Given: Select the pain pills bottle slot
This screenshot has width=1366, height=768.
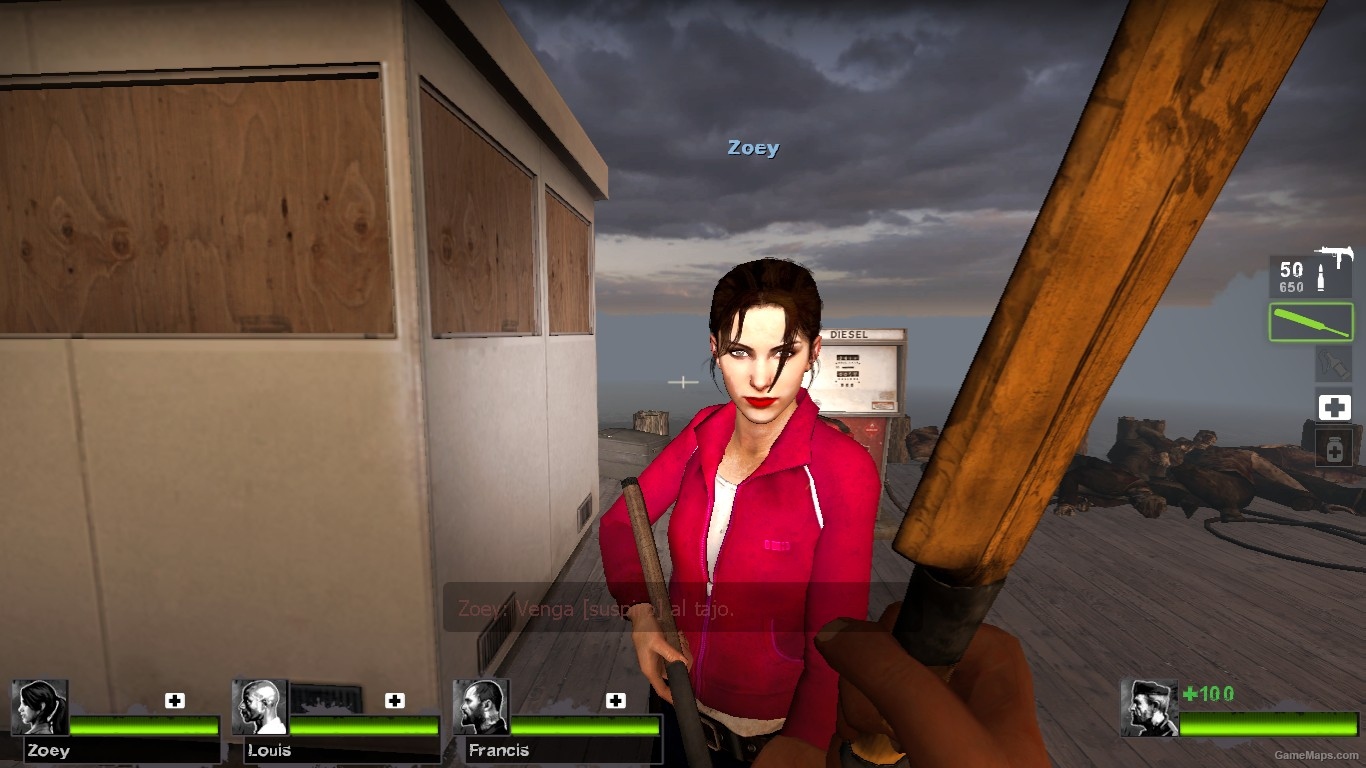Looking at the screenshot, I should [x=1333, y=448].
